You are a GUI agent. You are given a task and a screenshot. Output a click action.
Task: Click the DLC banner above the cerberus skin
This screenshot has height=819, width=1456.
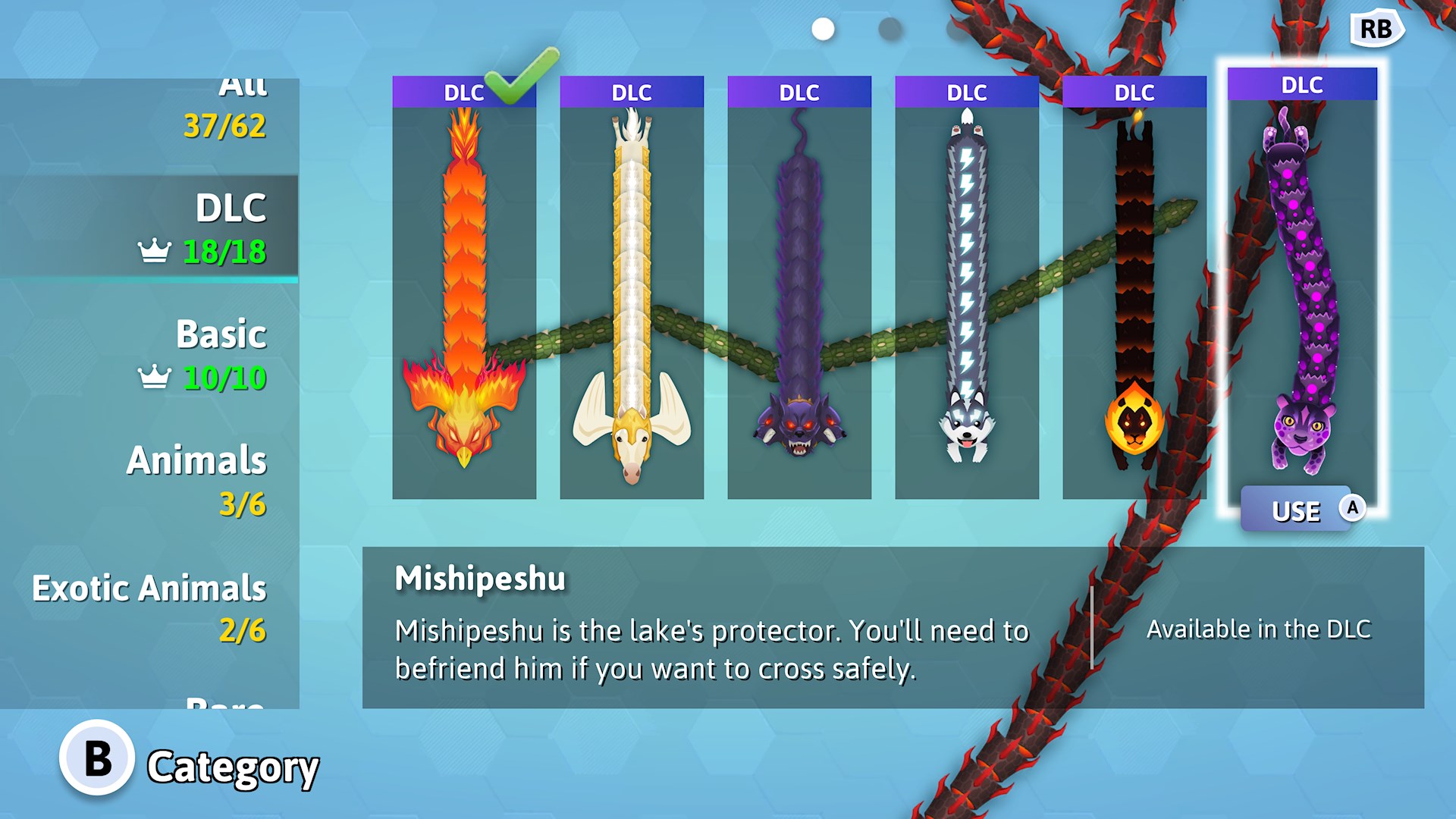pos(799,92)
